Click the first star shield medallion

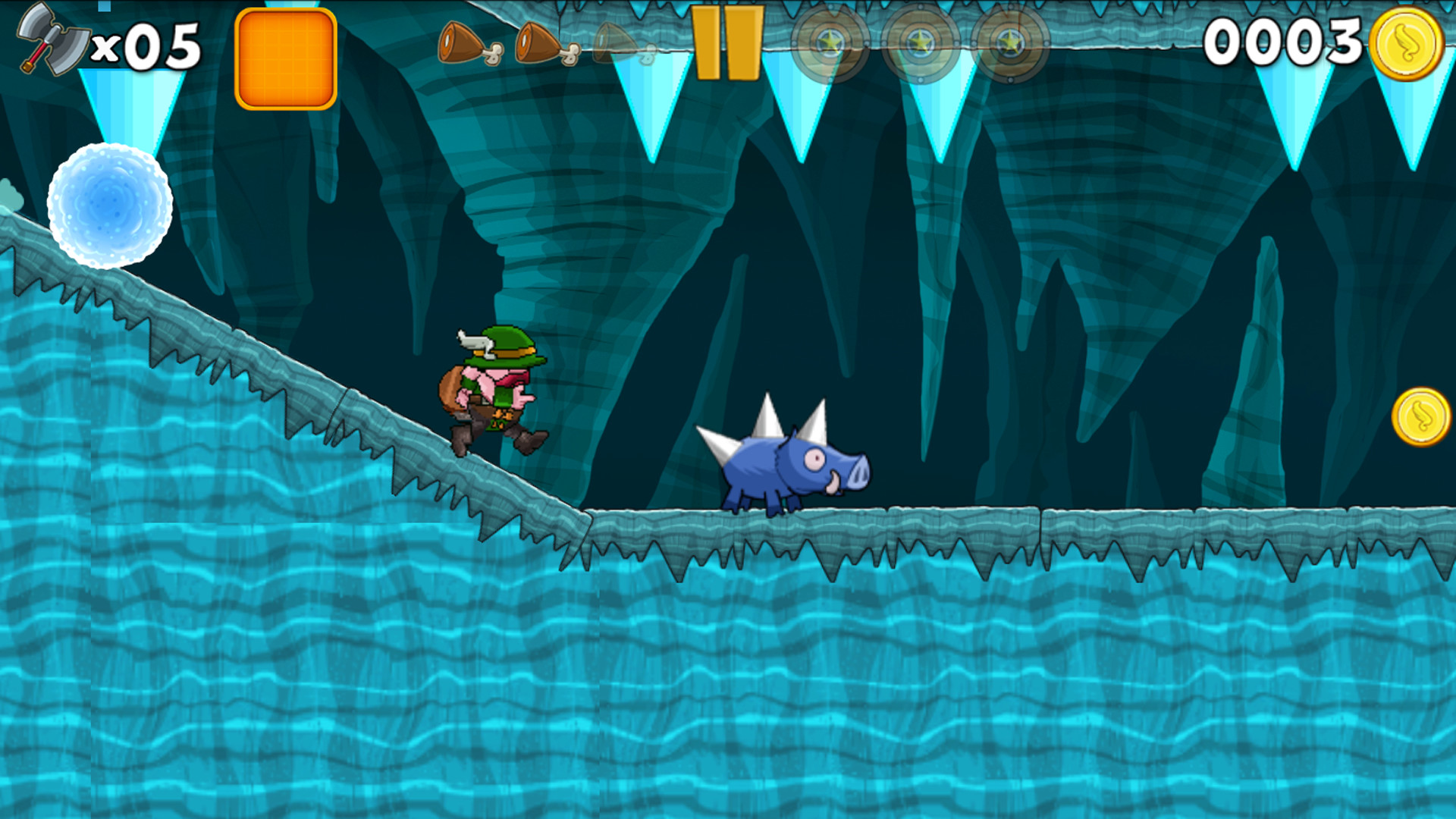click(x=833, y=42)
